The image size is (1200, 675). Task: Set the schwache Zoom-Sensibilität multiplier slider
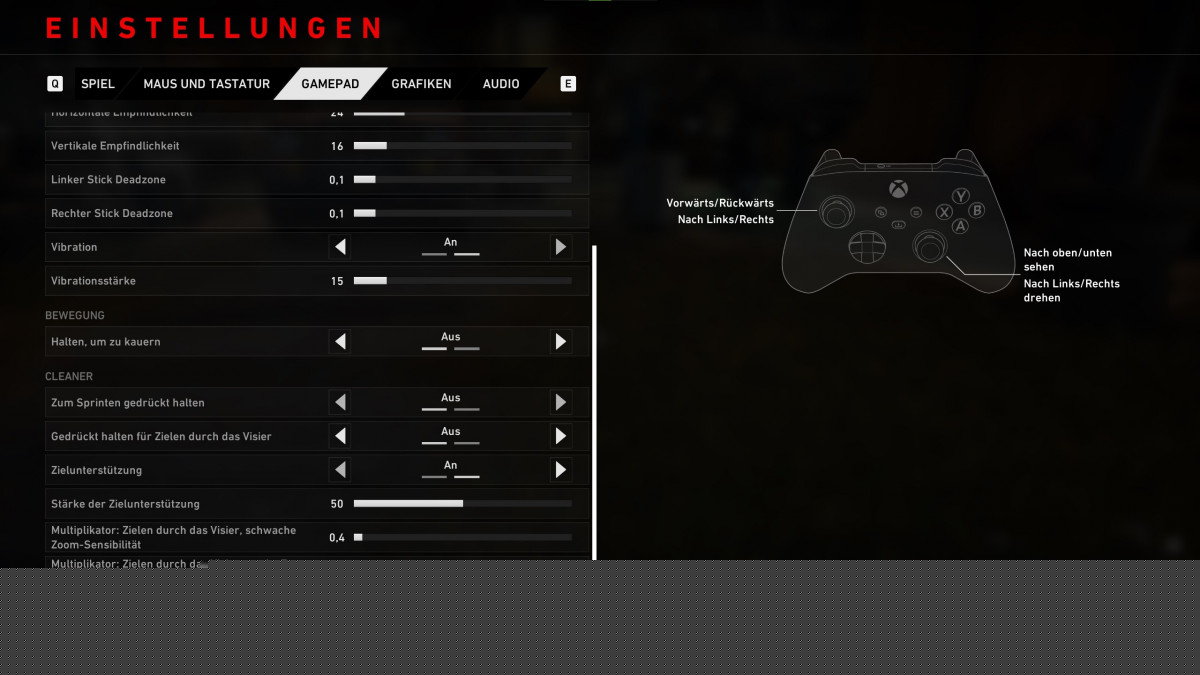pos(462,538)
